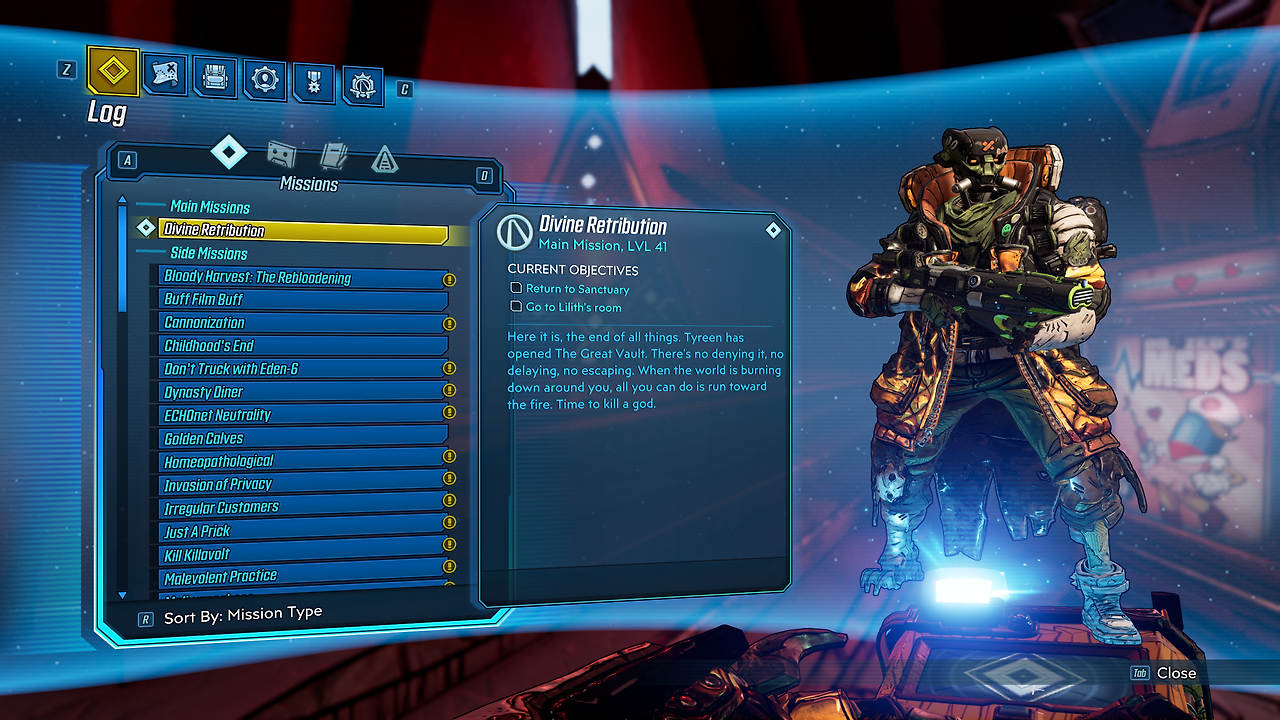Open the Map screen icon
This screenshot has height=720, width=1280.
pos(165,75)
